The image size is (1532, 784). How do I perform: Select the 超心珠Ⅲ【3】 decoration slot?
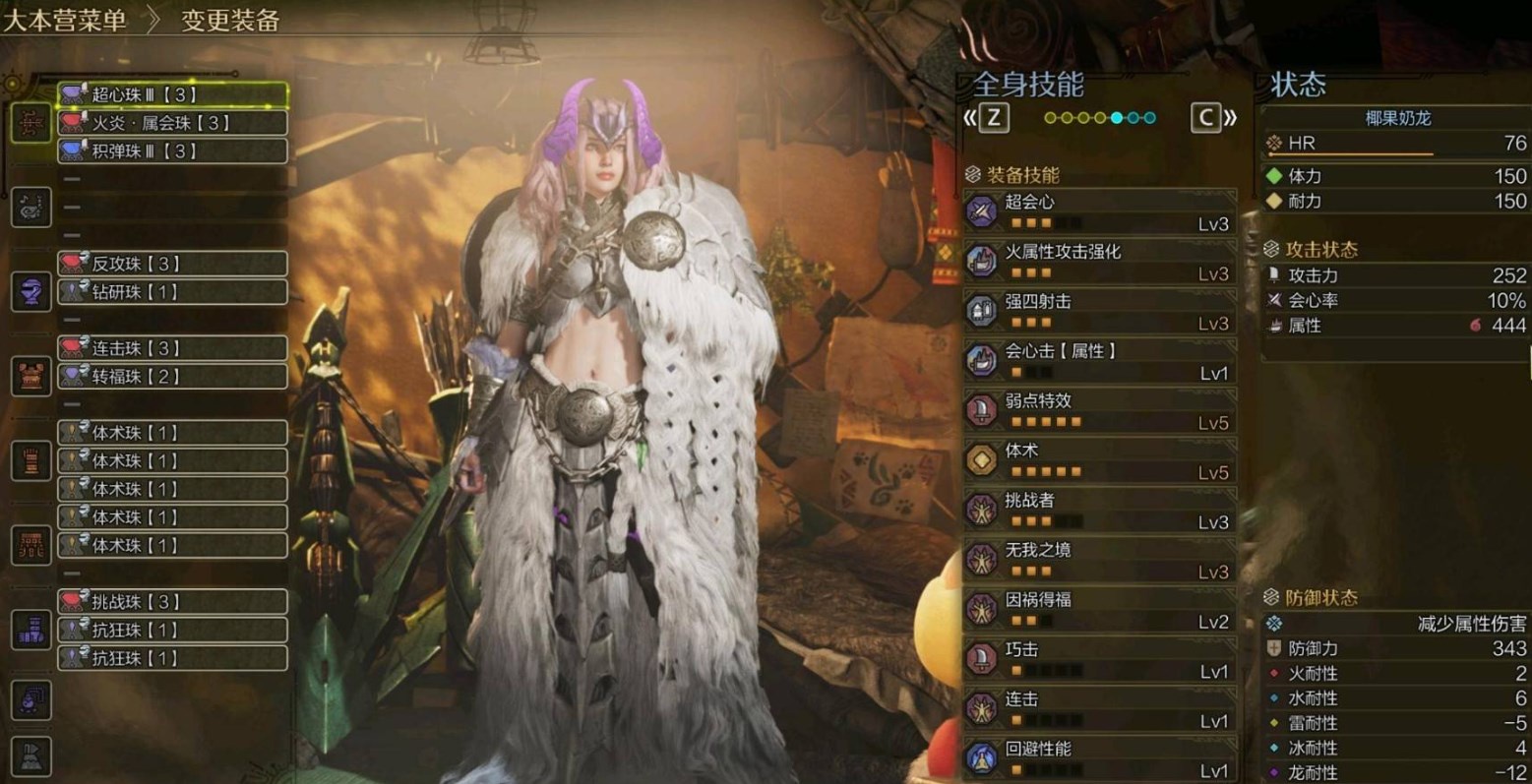[173, 94]
